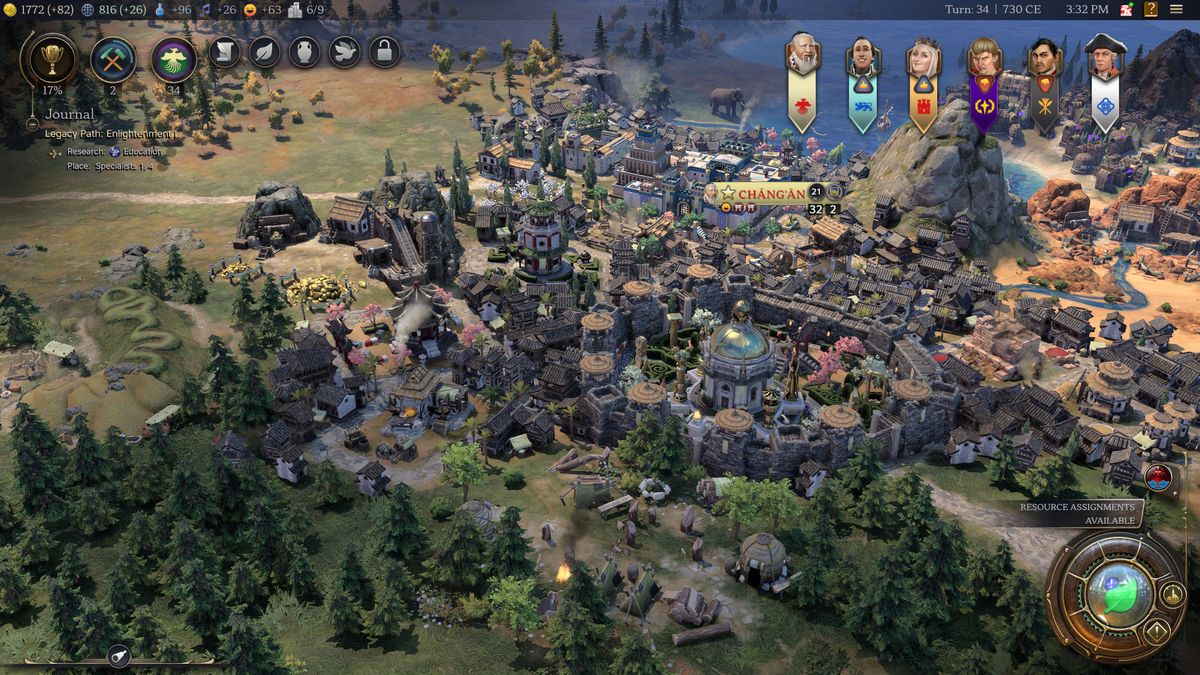Click the Resource Assignments Available notification
This screenshot has height=675, width=1200.
tap(1078, 513)
